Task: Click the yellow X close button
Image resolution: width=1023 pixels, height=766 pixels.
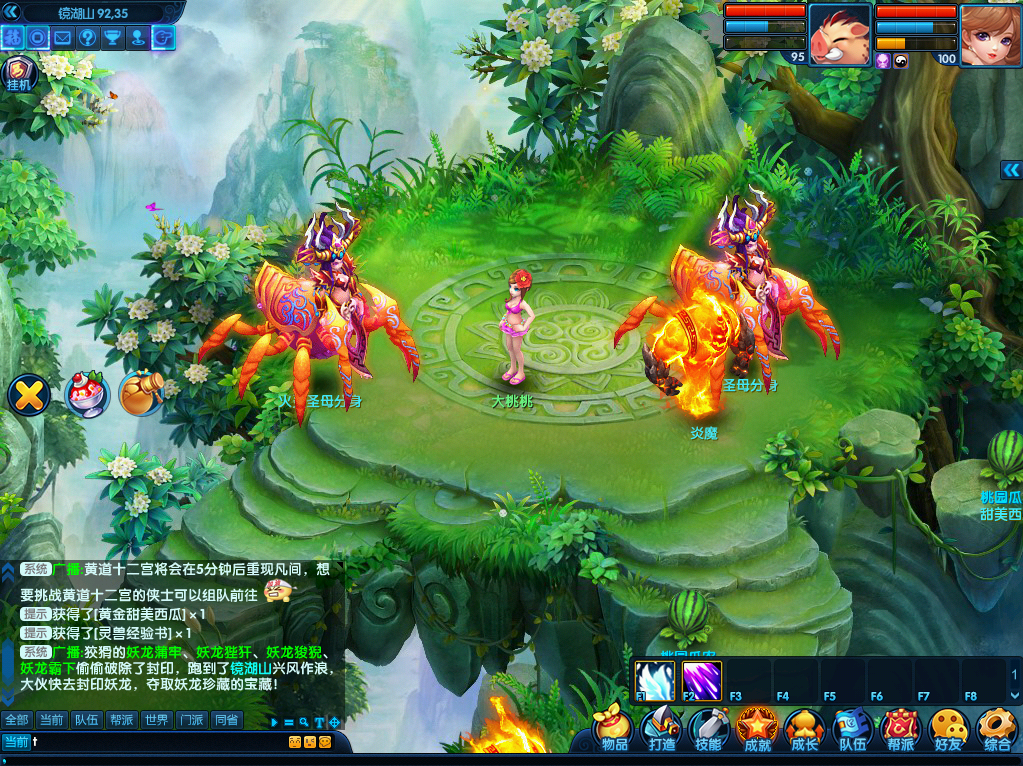Action: tap(29, 395)
